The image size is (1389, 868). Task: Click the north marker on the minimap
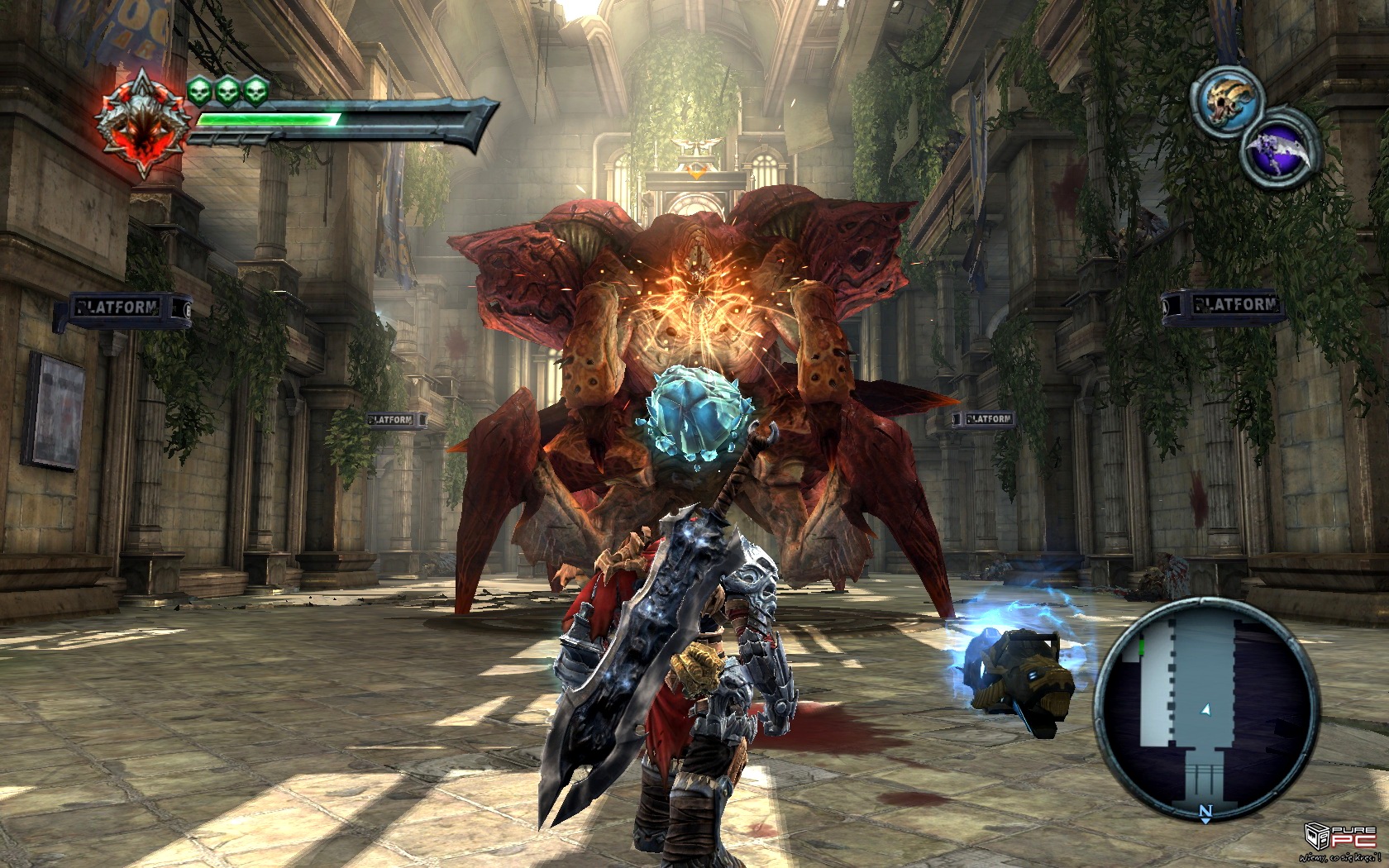(x=1205, y=811)
